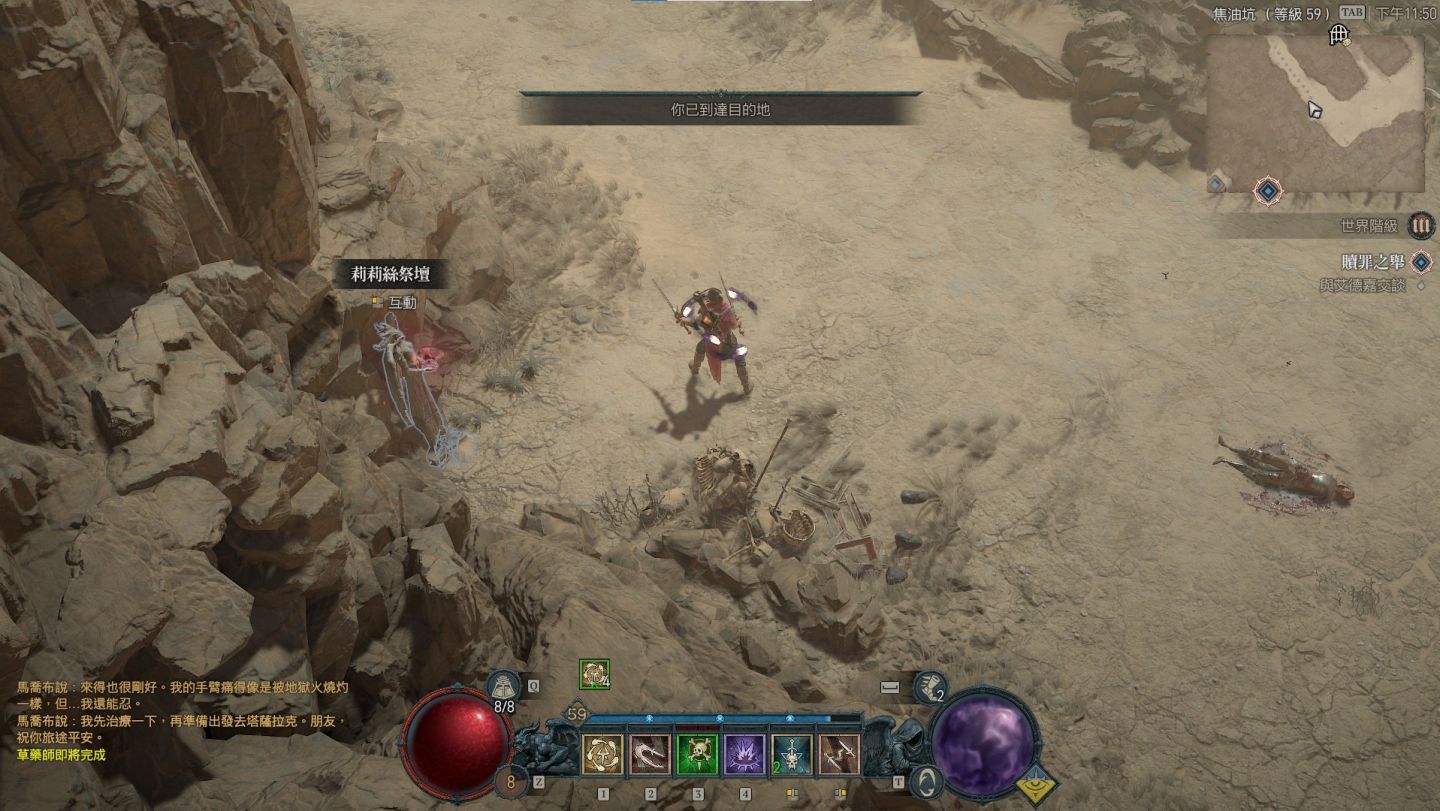
Task: Use the healing potion icon
Action: point(504,688)
